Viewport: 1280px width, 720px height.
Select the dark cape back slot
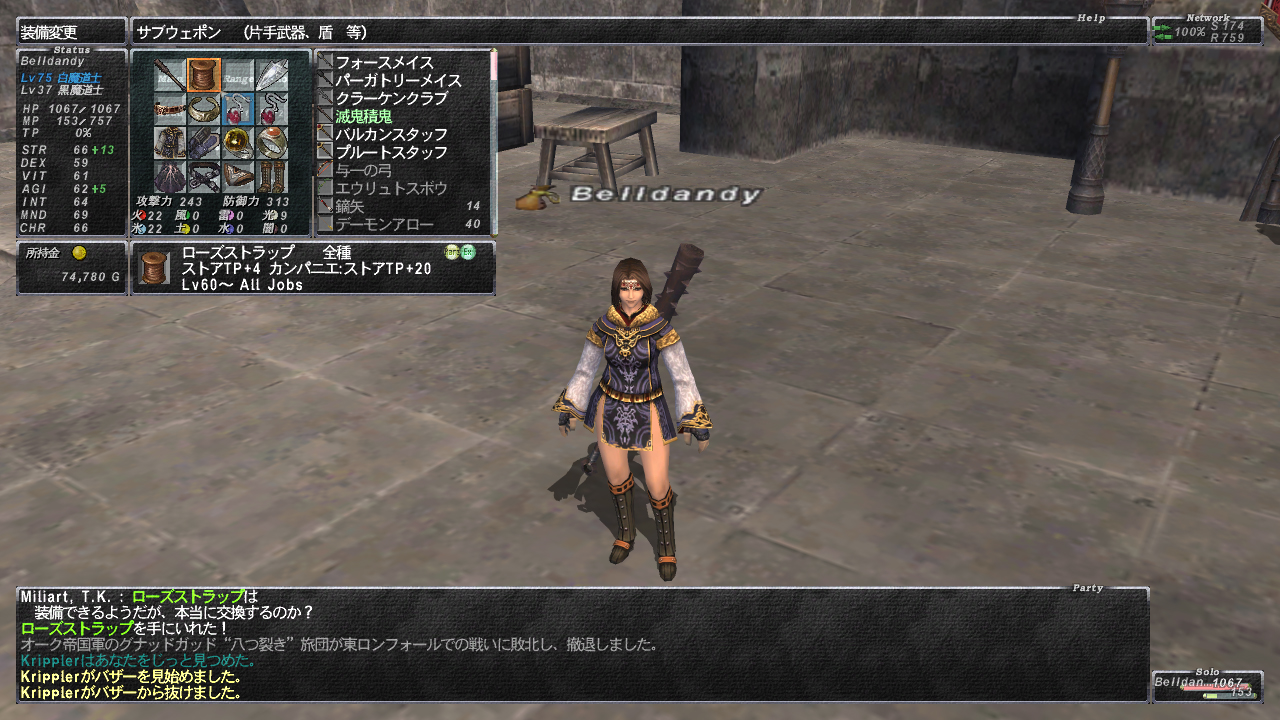tap(170, 176)
